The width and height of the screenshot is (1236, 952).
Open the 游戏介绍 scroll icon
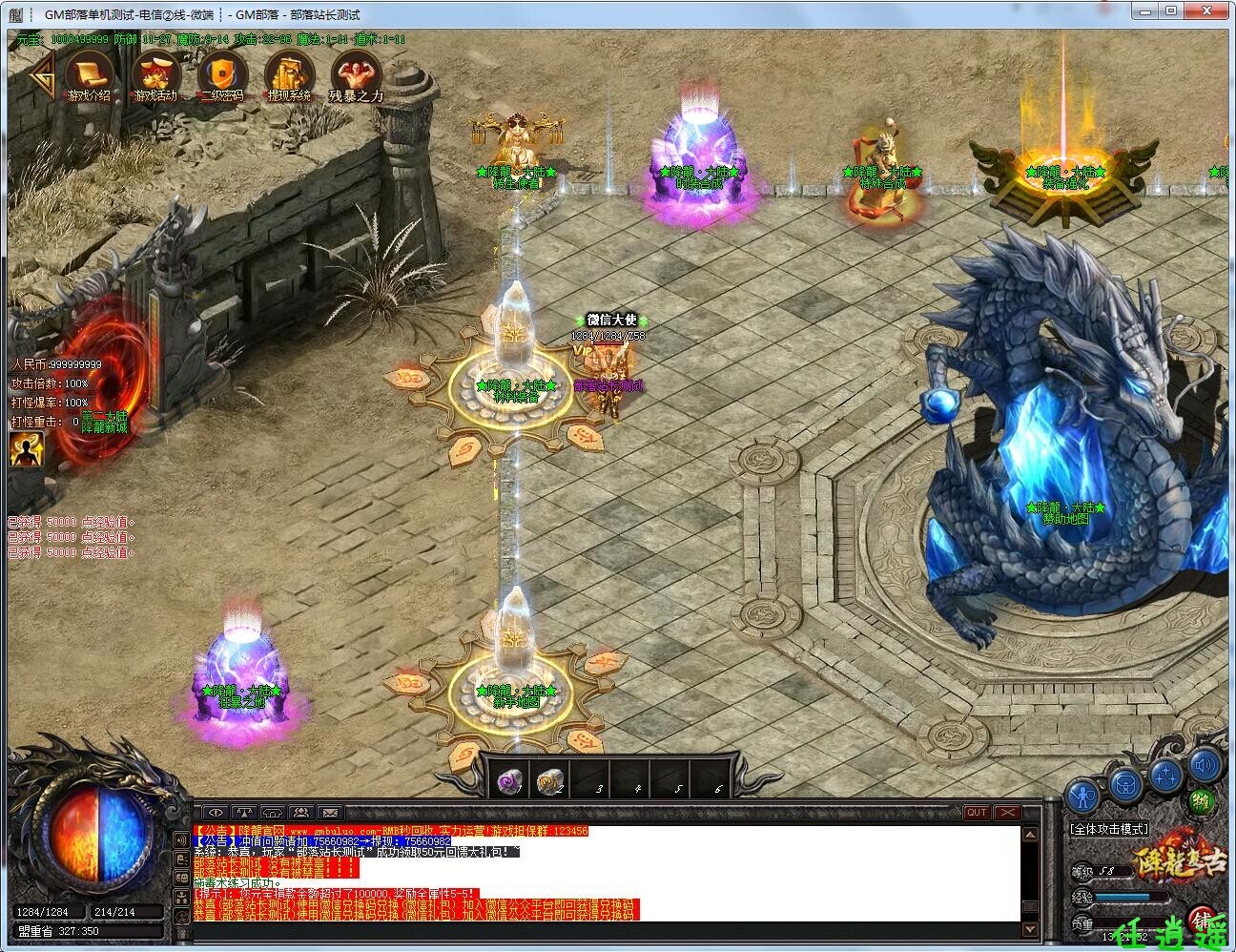[89, 75]
